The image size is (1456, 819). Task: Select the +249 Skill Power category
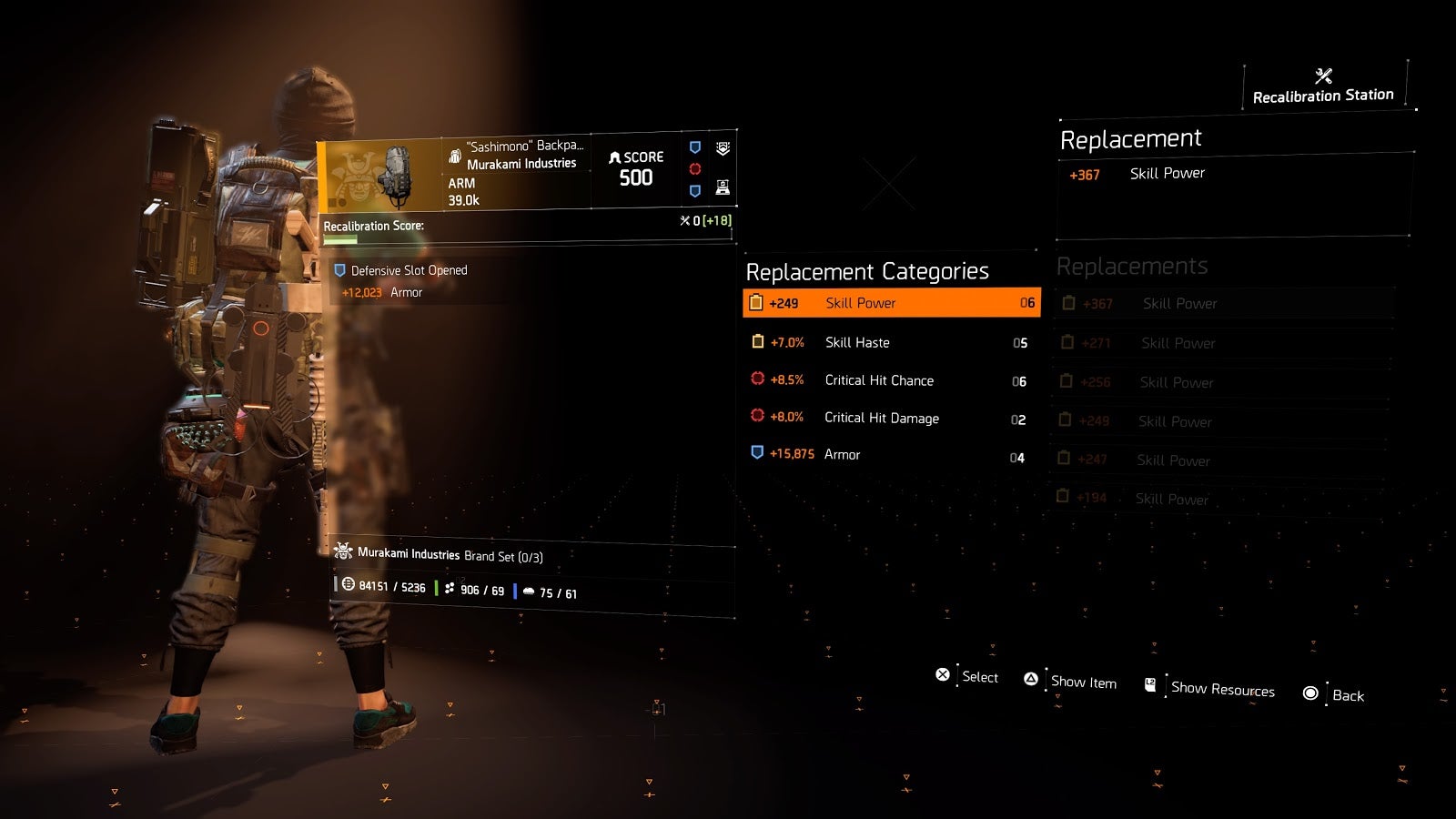pos(890,303)
